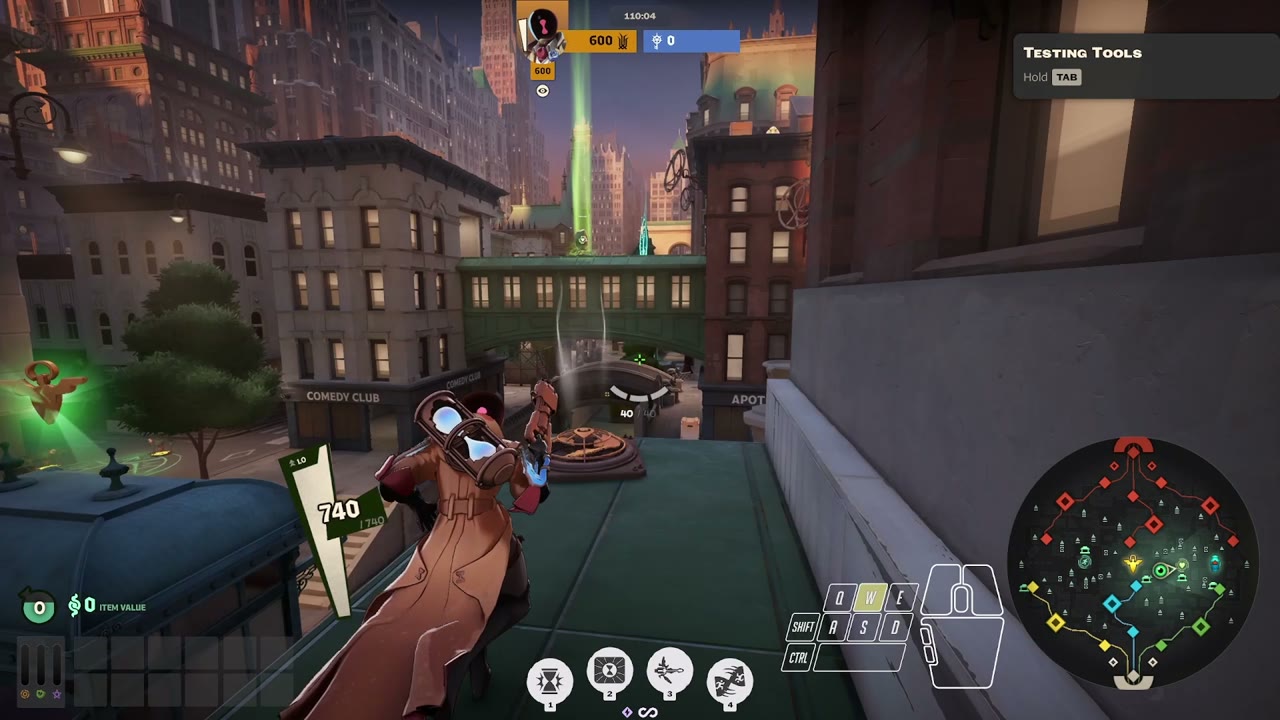Screen dimensions: 1280x720
Task: Toggle the spectate eye icon under the hero portrait
Action: pos(543,90)
